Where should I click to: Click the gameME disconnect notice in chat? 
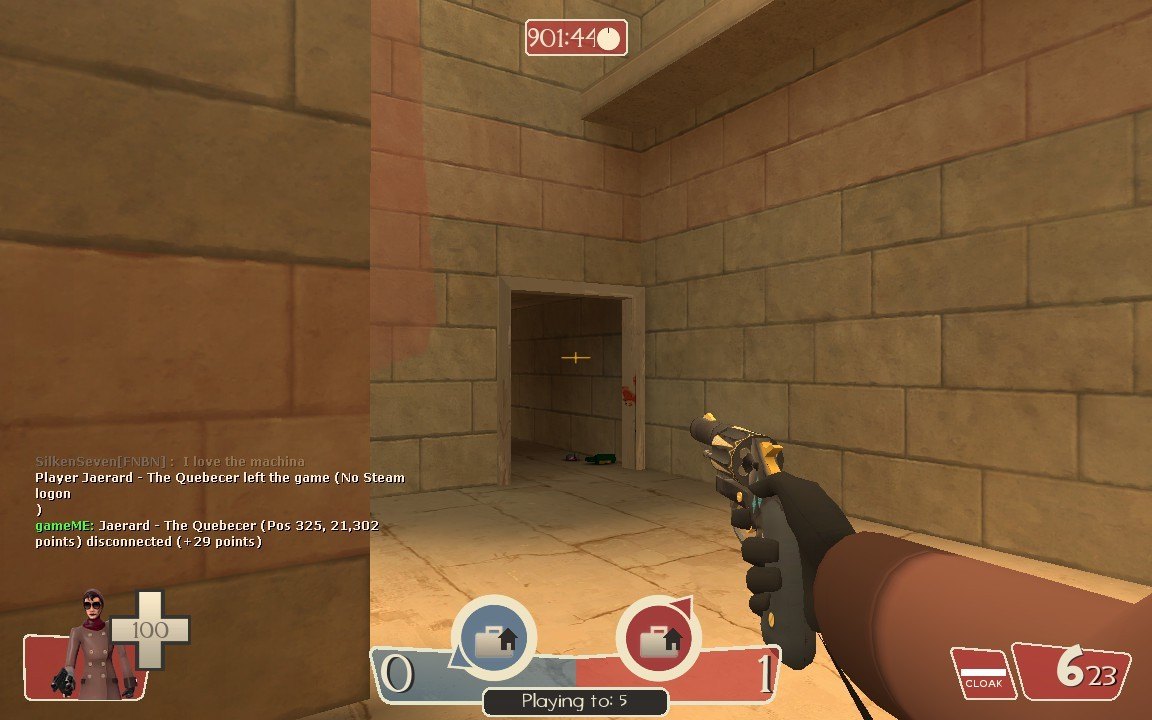pos(206,533)
